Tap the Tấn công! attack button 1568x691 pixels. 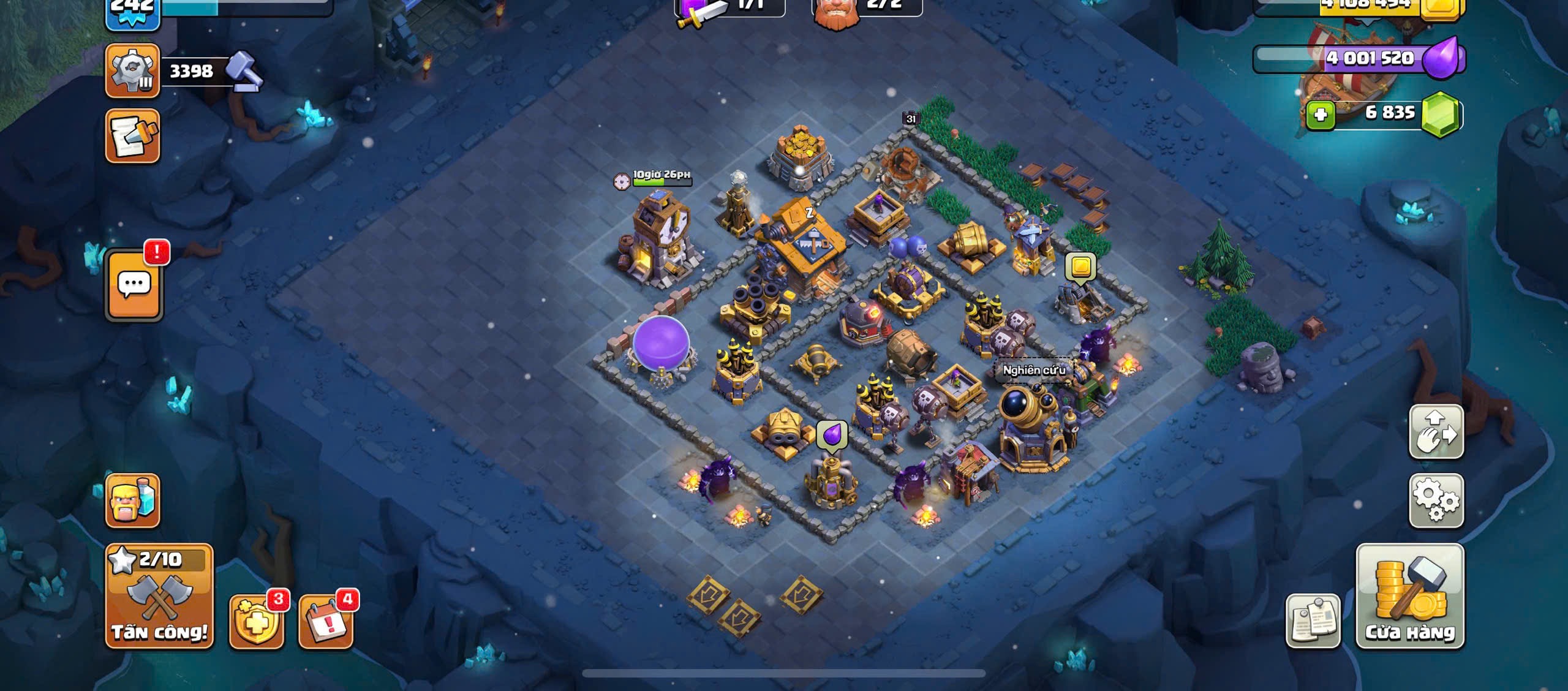159,595
